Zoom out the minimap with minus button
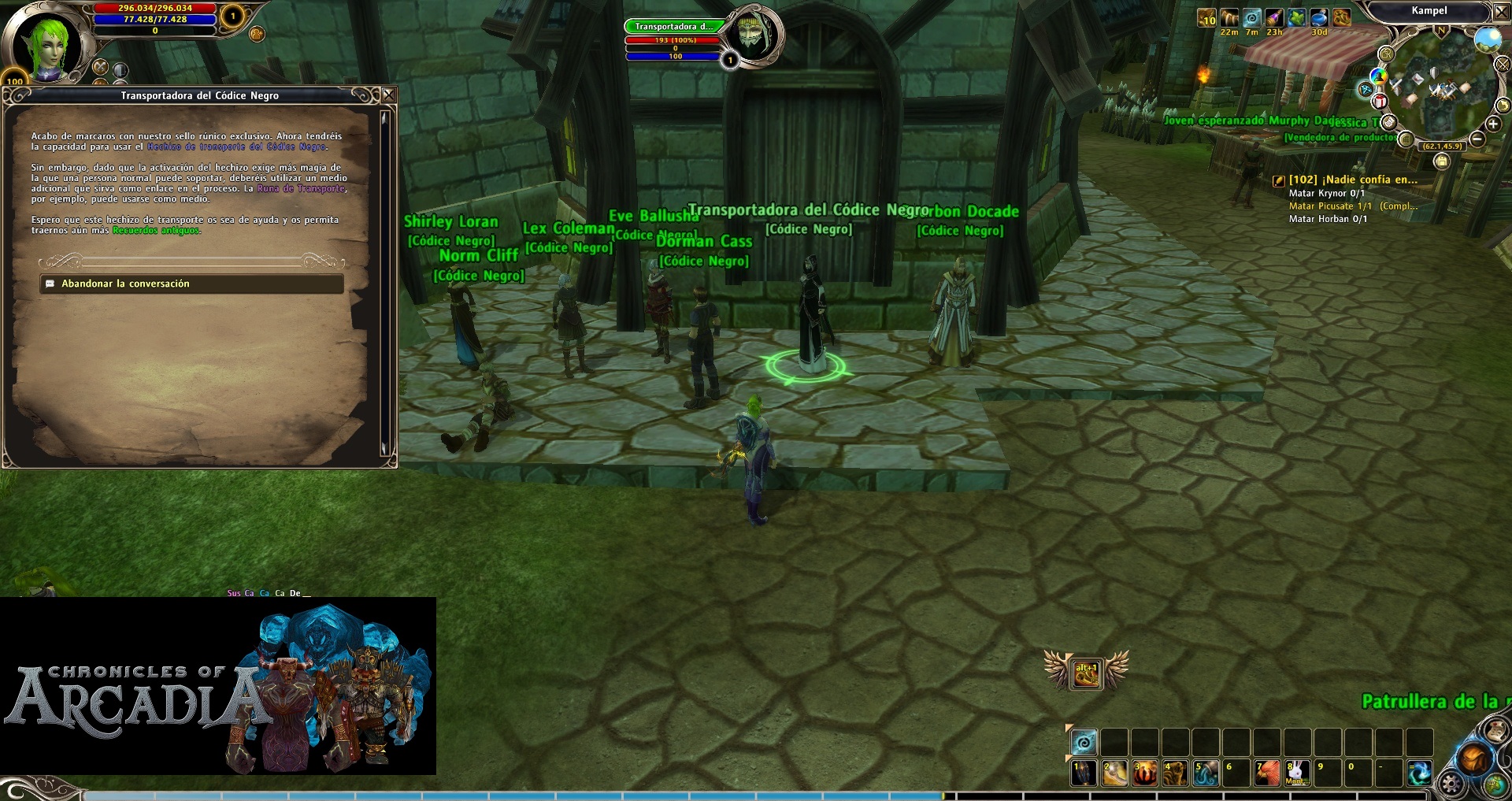Screen dimensions: 1512x801 (x=1477, y=139)
